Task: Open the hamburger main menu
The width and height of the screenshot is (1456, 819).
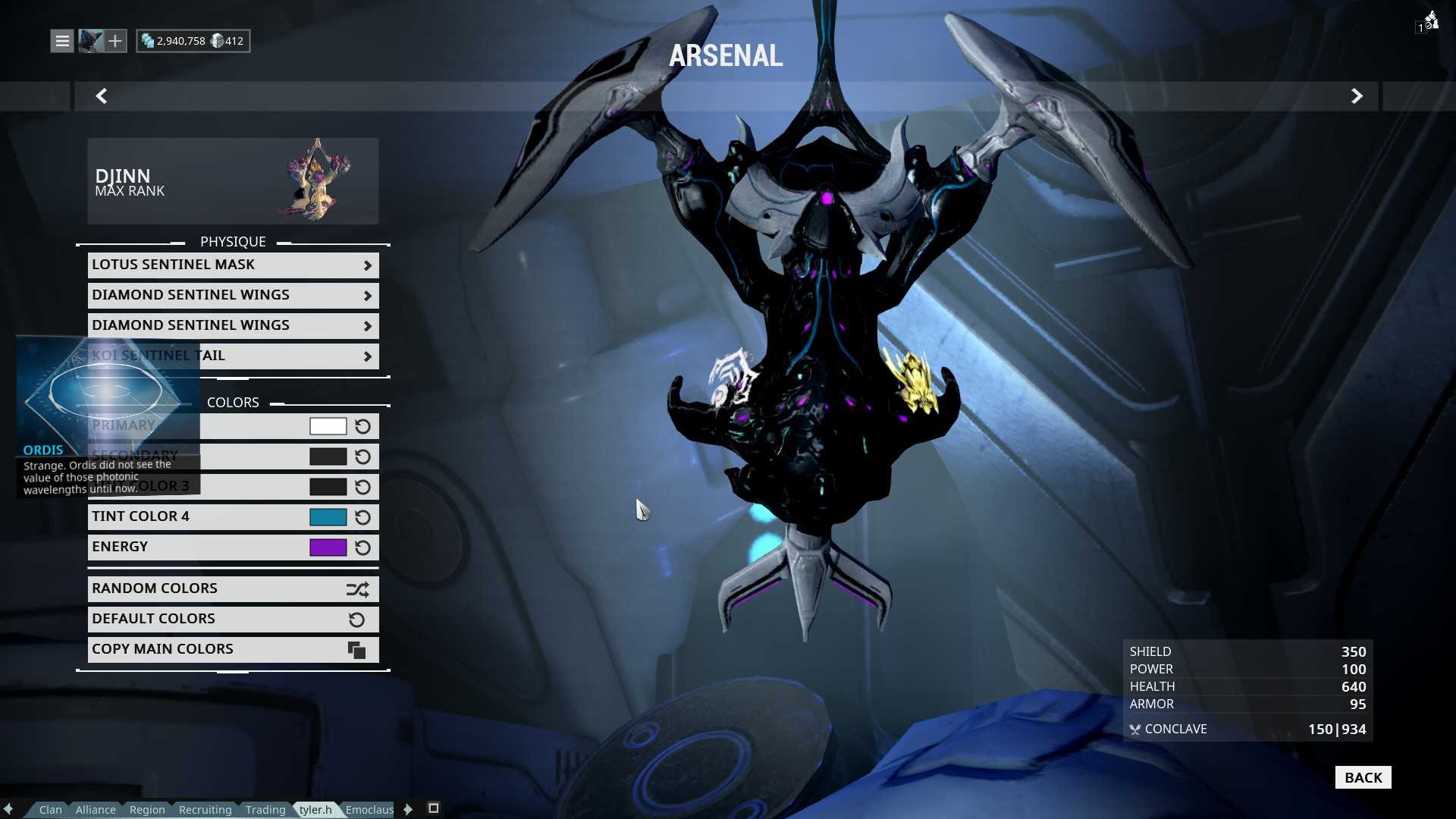Action: (x=62, y=41)
